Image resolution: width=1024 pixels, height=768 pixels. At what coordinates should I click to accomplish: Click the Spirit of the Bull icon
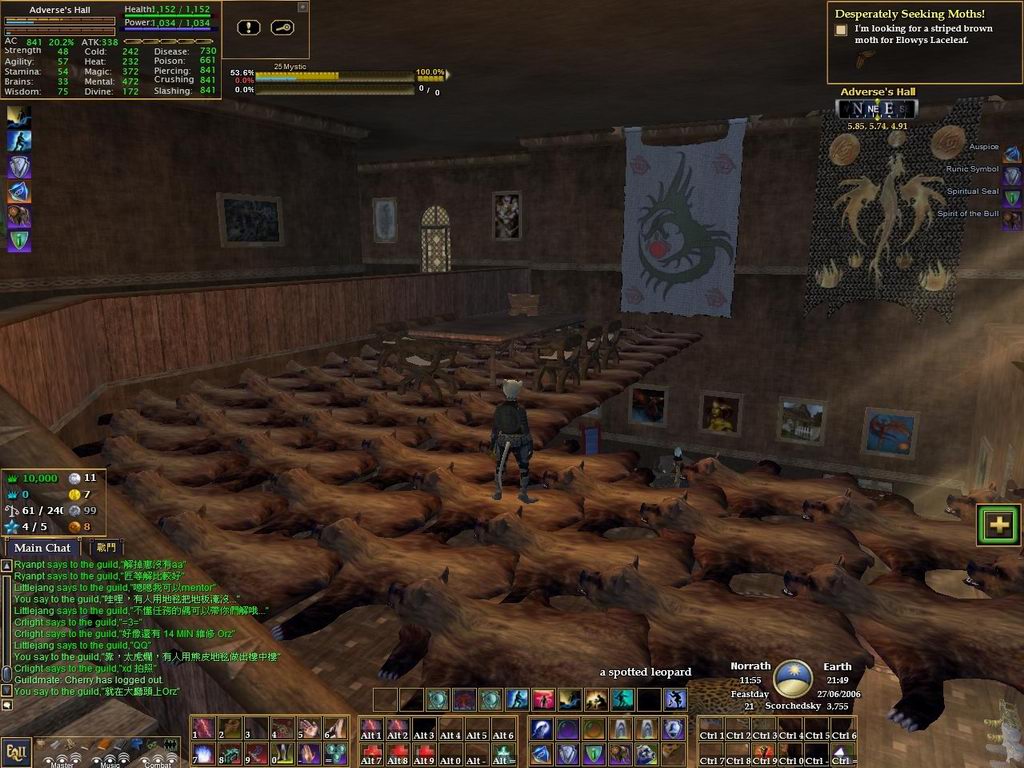1012,220
